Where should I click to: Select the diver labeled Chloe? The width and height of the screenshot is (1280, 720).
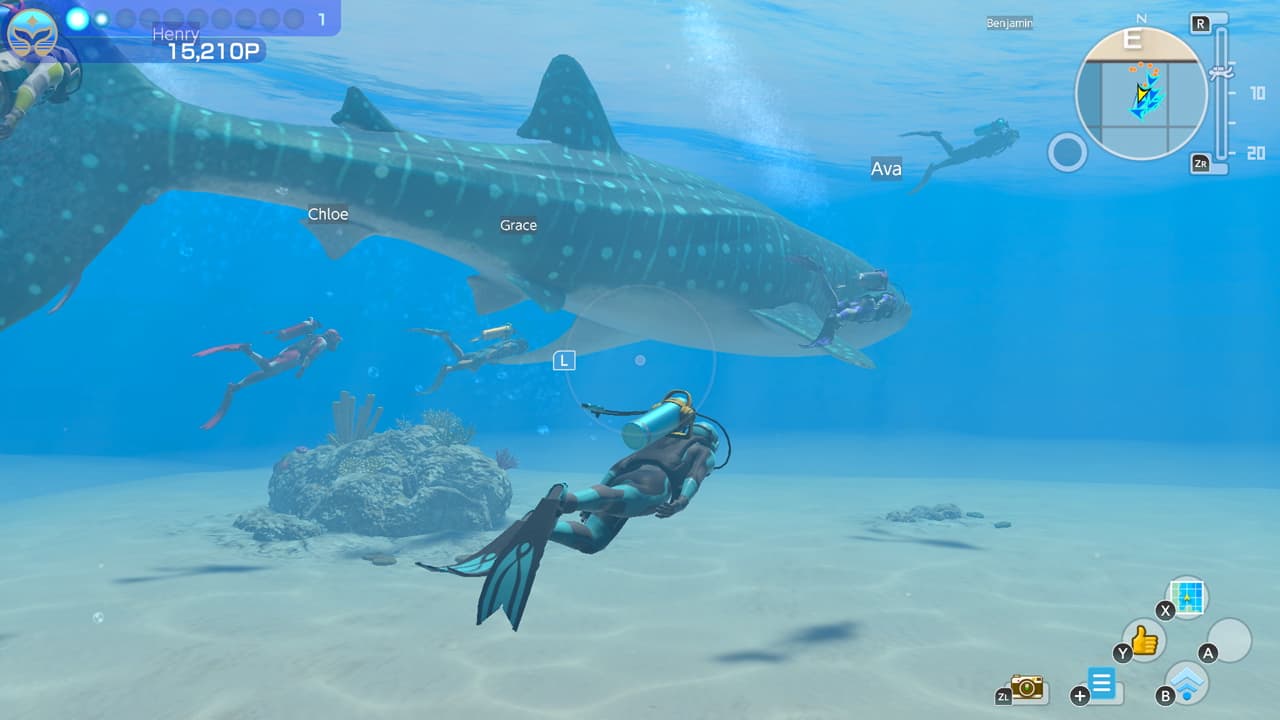pos(328,214)
